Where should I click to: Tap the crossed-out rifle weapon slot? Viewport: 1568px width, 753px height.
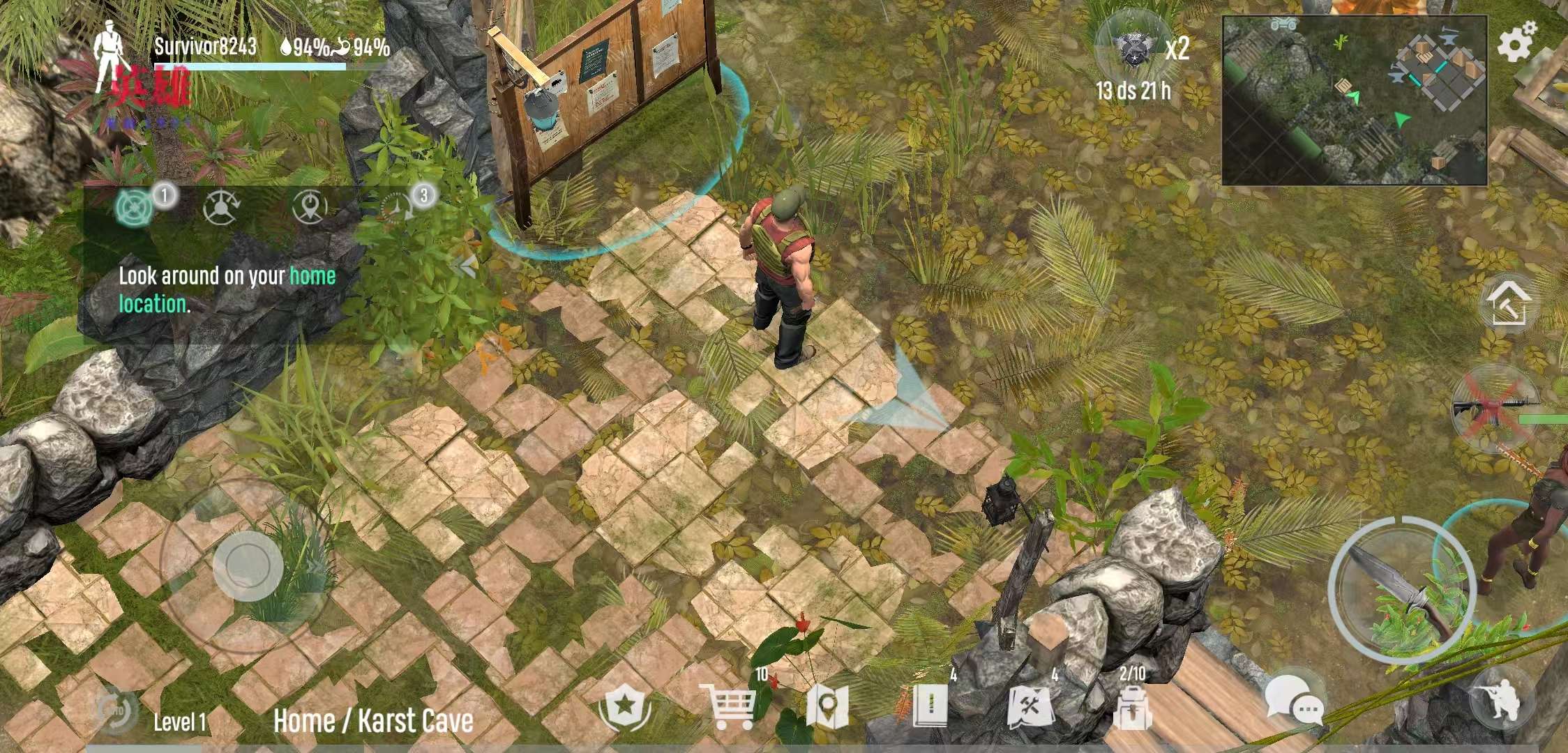1493,407
